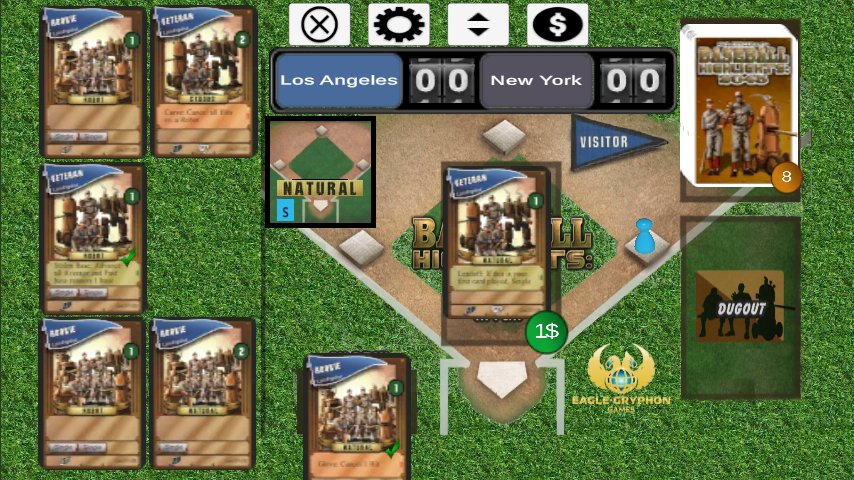
Task: Click the Los Angeles team label
Action: [x=338, y=81]
